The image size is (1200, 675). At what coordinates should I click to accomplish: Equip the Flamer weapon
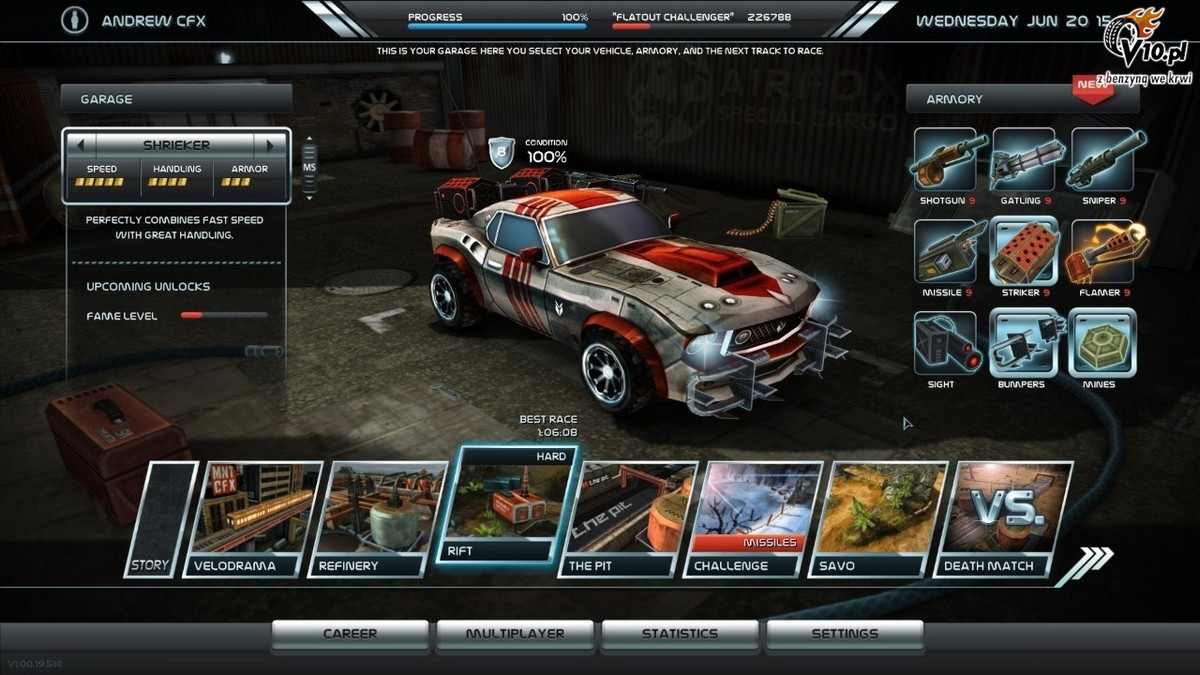pos(1101,252)
